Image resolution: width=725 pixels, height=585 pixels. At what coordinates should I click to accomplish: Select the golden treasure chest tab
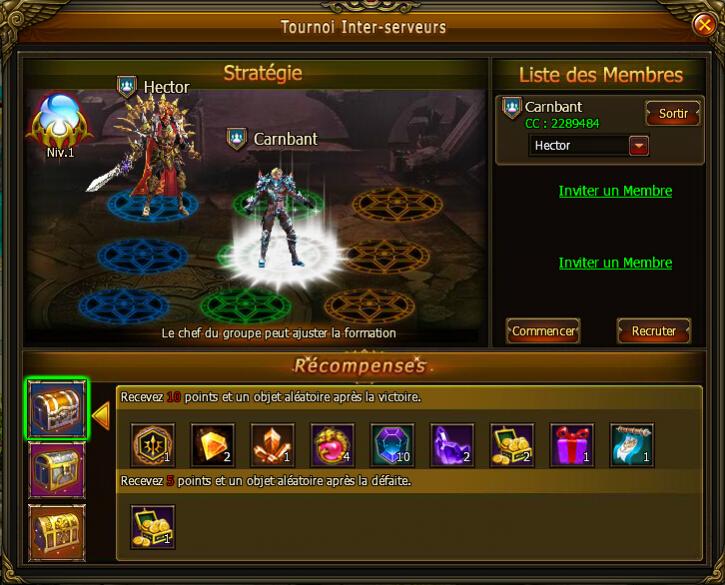[x=56, y=531]
